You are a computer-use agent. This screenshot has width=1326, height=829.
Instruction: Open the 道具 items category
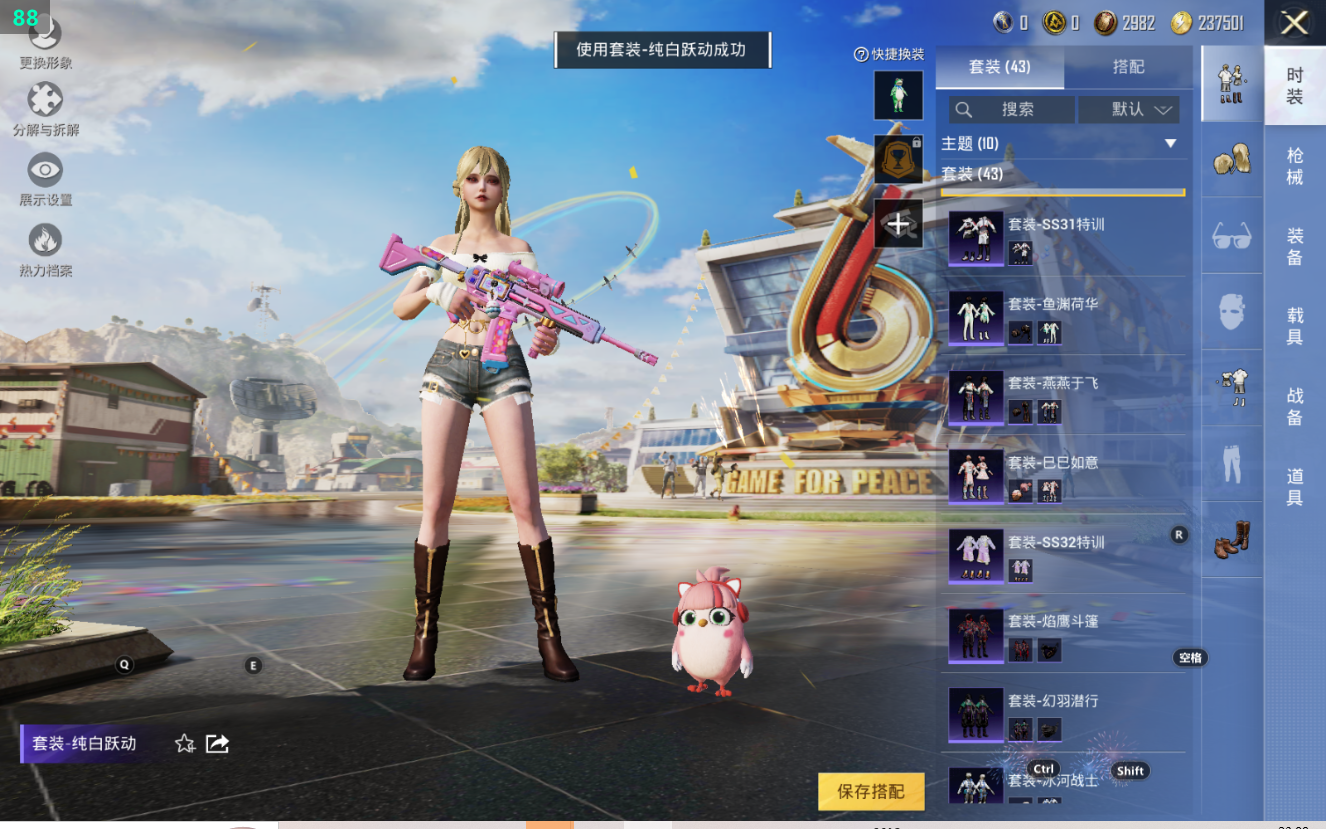tap(1295, 486)
